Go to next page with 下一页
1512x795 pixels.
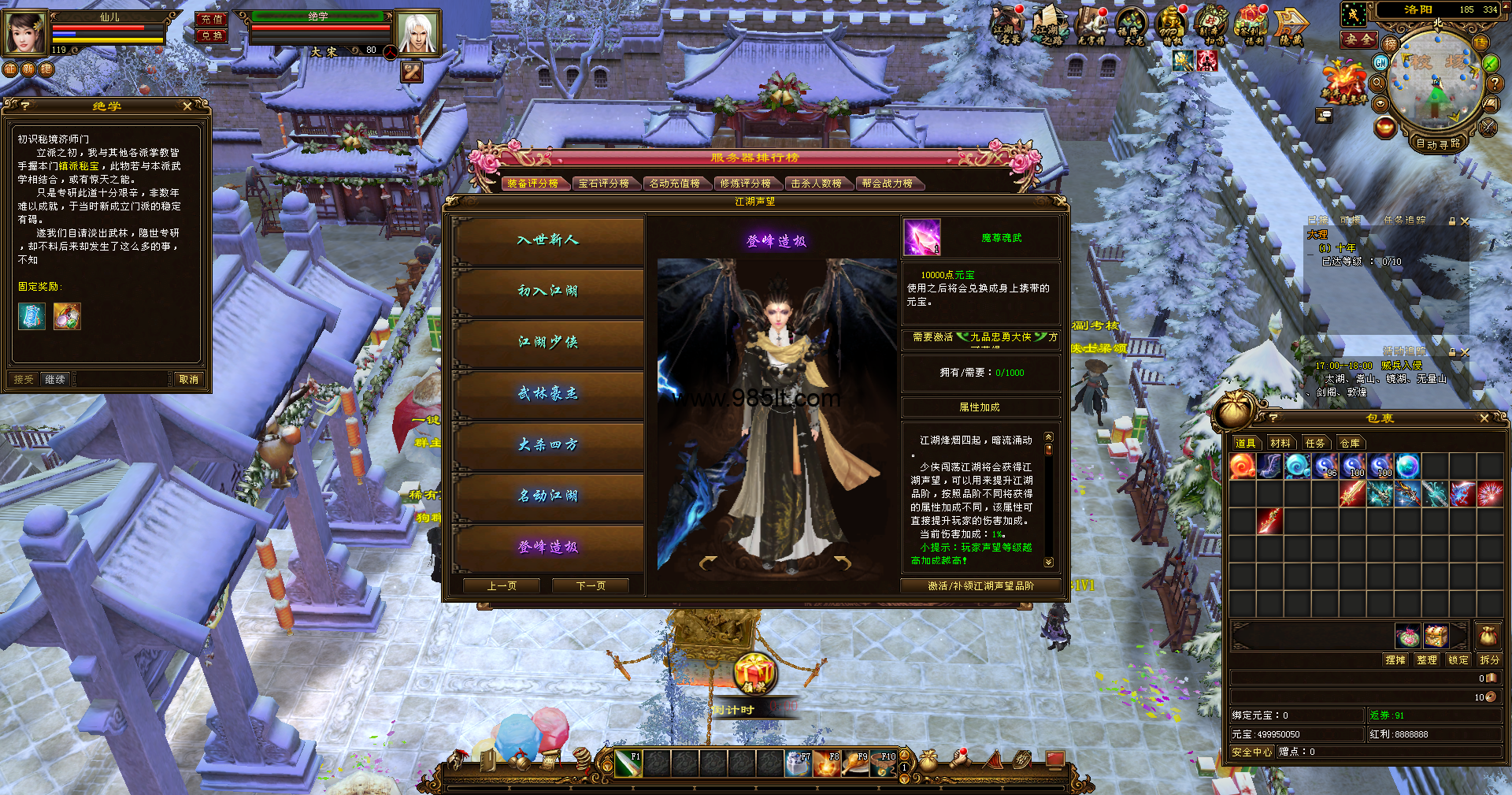point(591,585)
